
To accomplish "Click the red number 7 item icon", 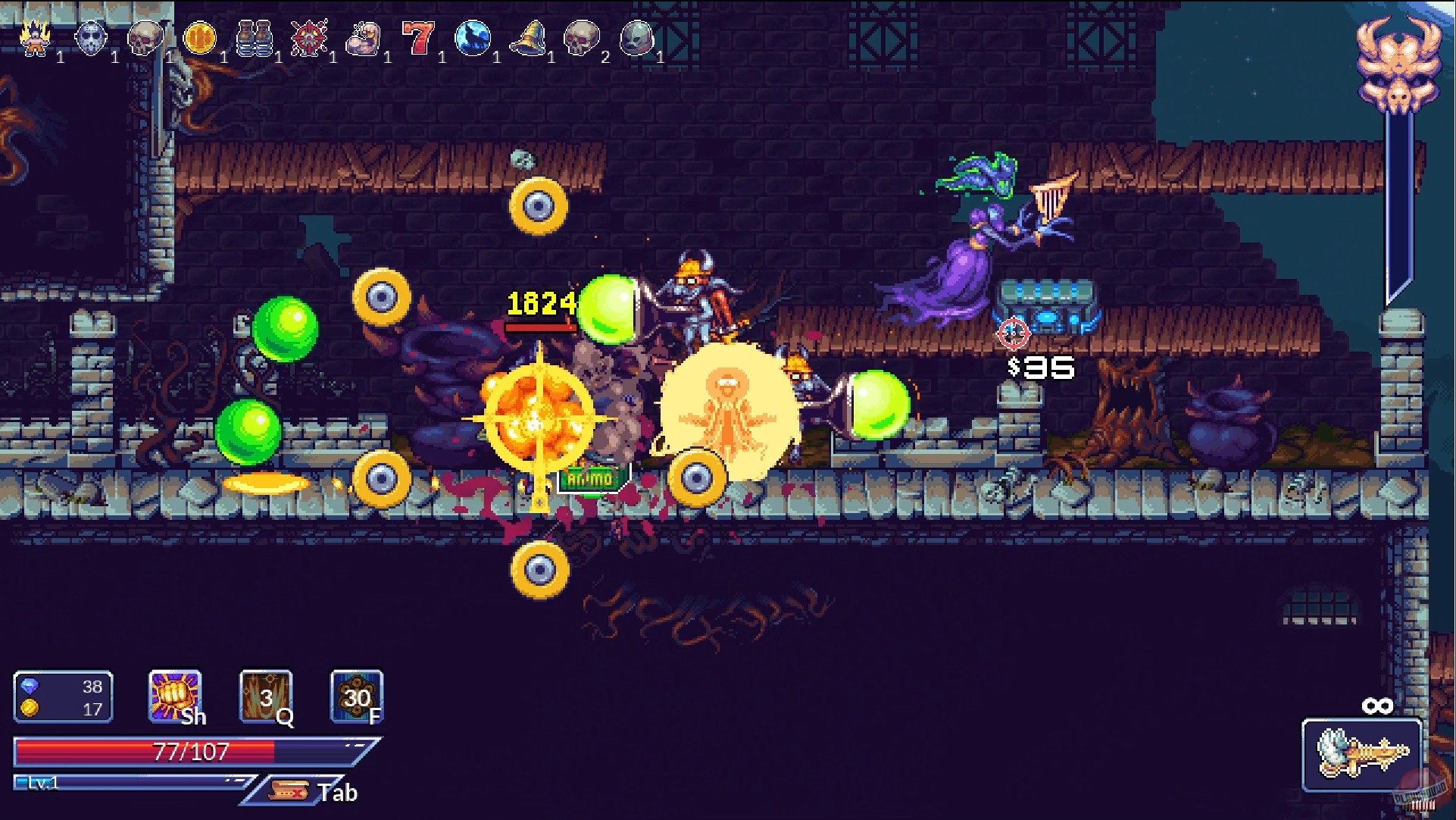I will point(418,38).
